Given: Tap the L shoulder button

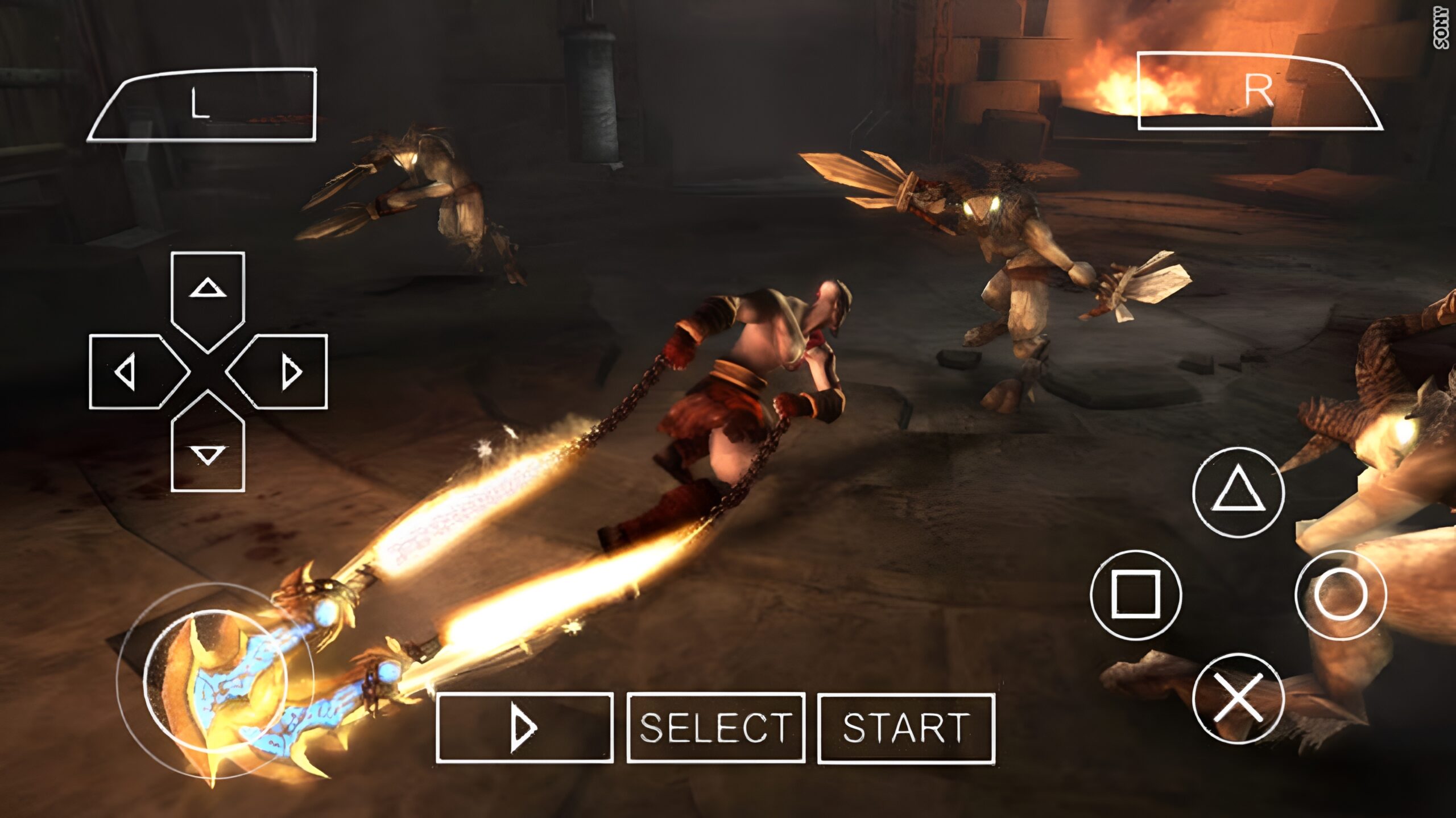Looking at the screenshot, I should point(202,105).
